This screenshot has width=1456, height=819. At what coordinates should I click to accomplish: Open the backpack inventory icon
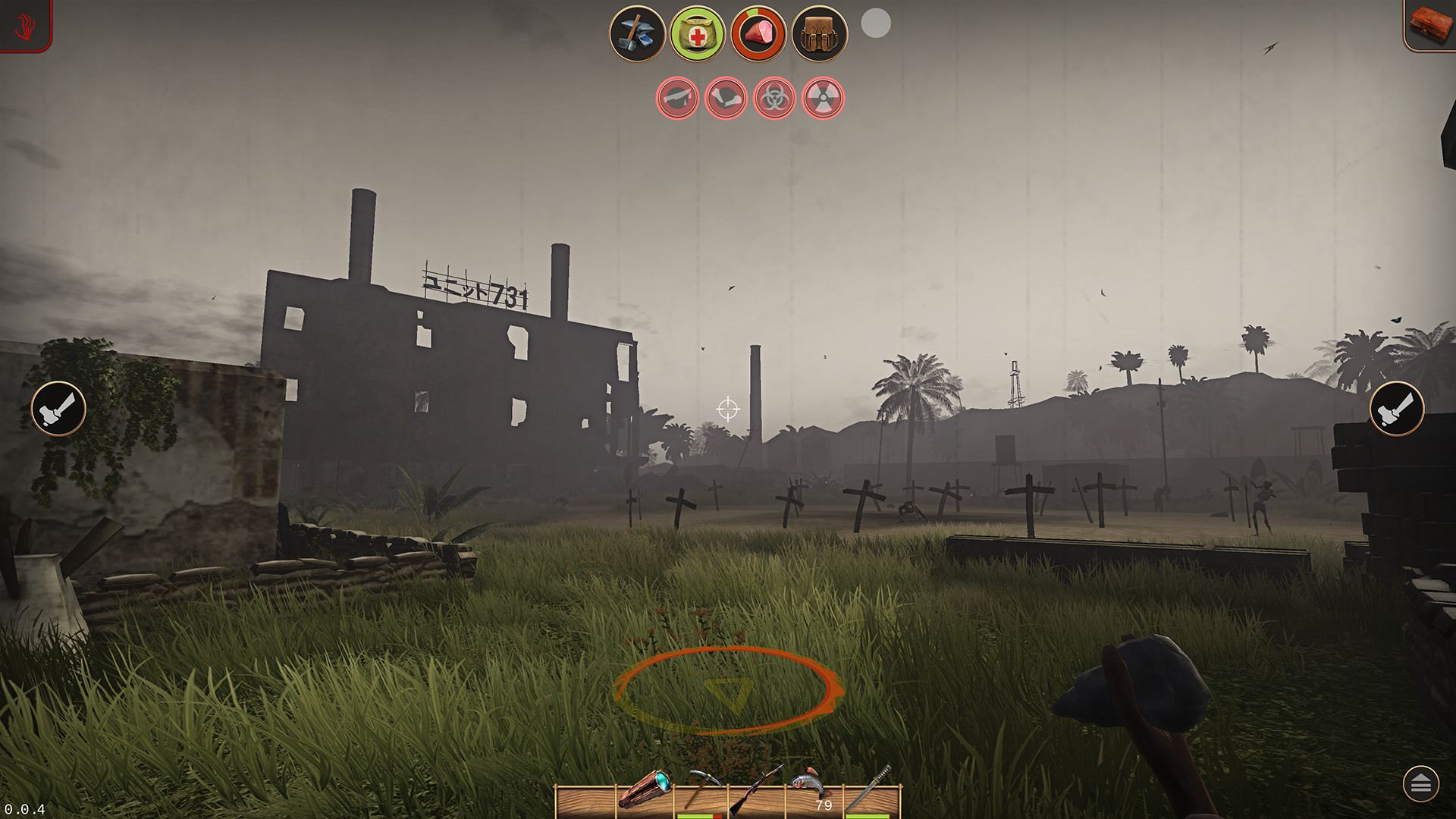pyautogui.click(x=817, y=33)
